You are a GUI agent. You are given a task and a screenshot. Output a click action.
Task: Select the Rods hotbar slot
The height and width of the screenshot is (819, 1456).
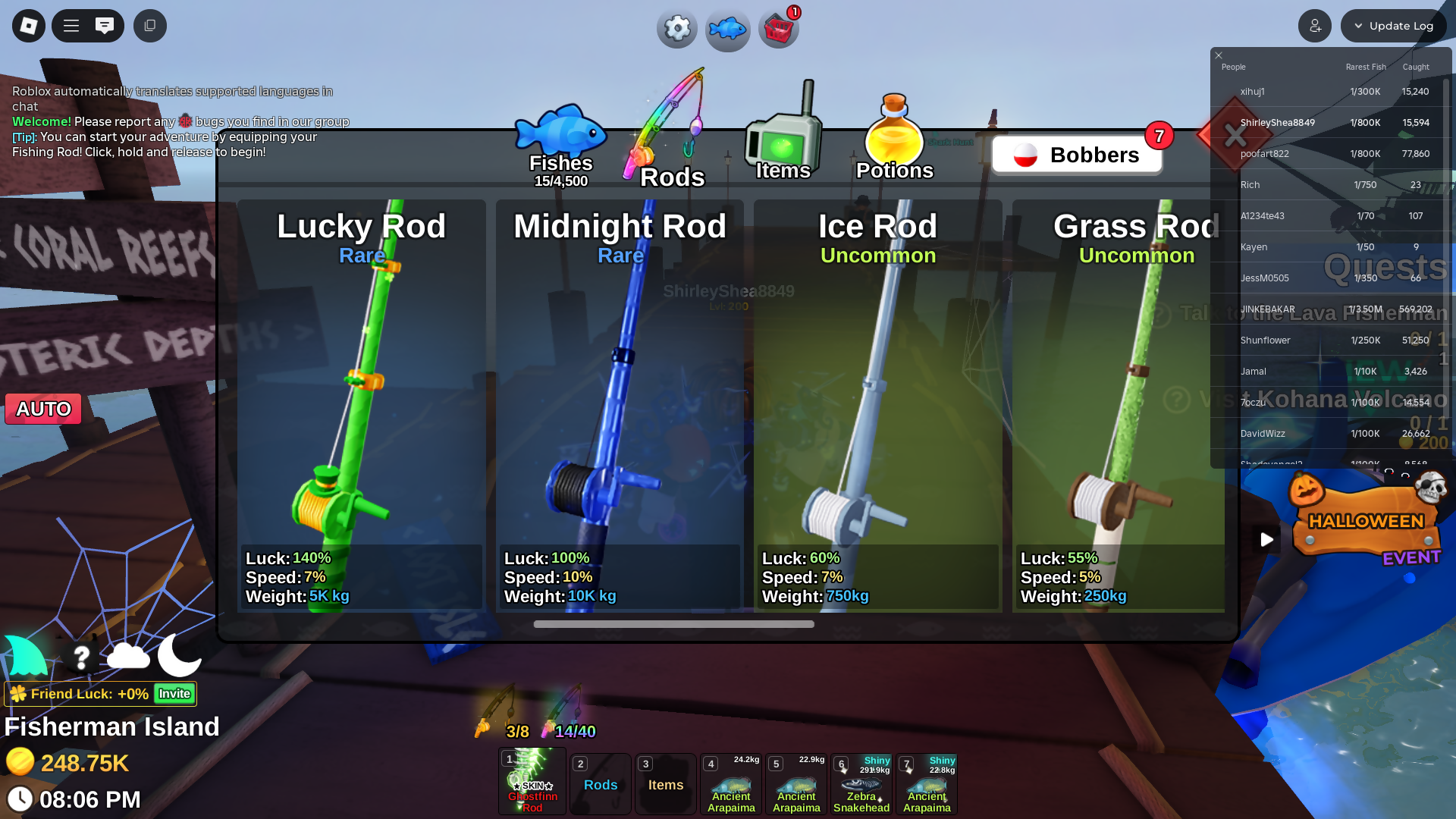[x=601, y=784]
